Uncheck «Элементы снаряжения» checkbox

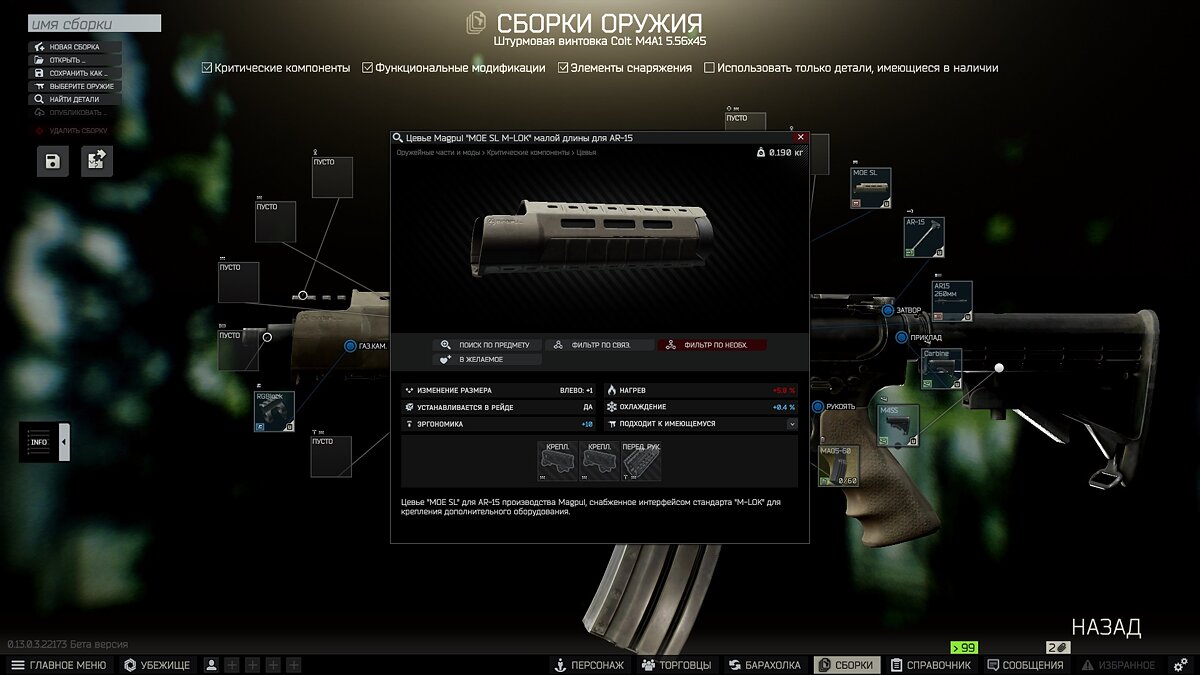pos(563,68)
